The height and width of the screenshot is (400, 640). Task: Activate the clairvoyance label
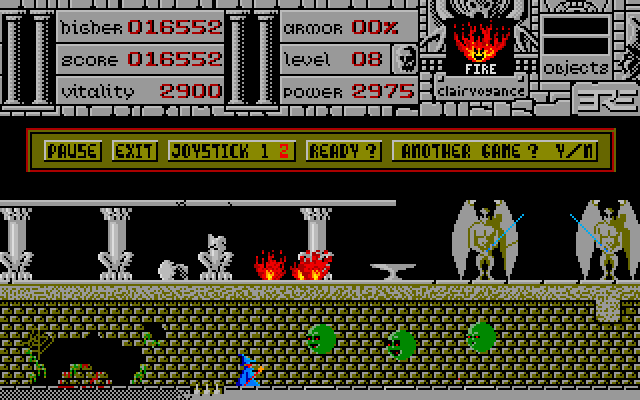click(481, 89)
